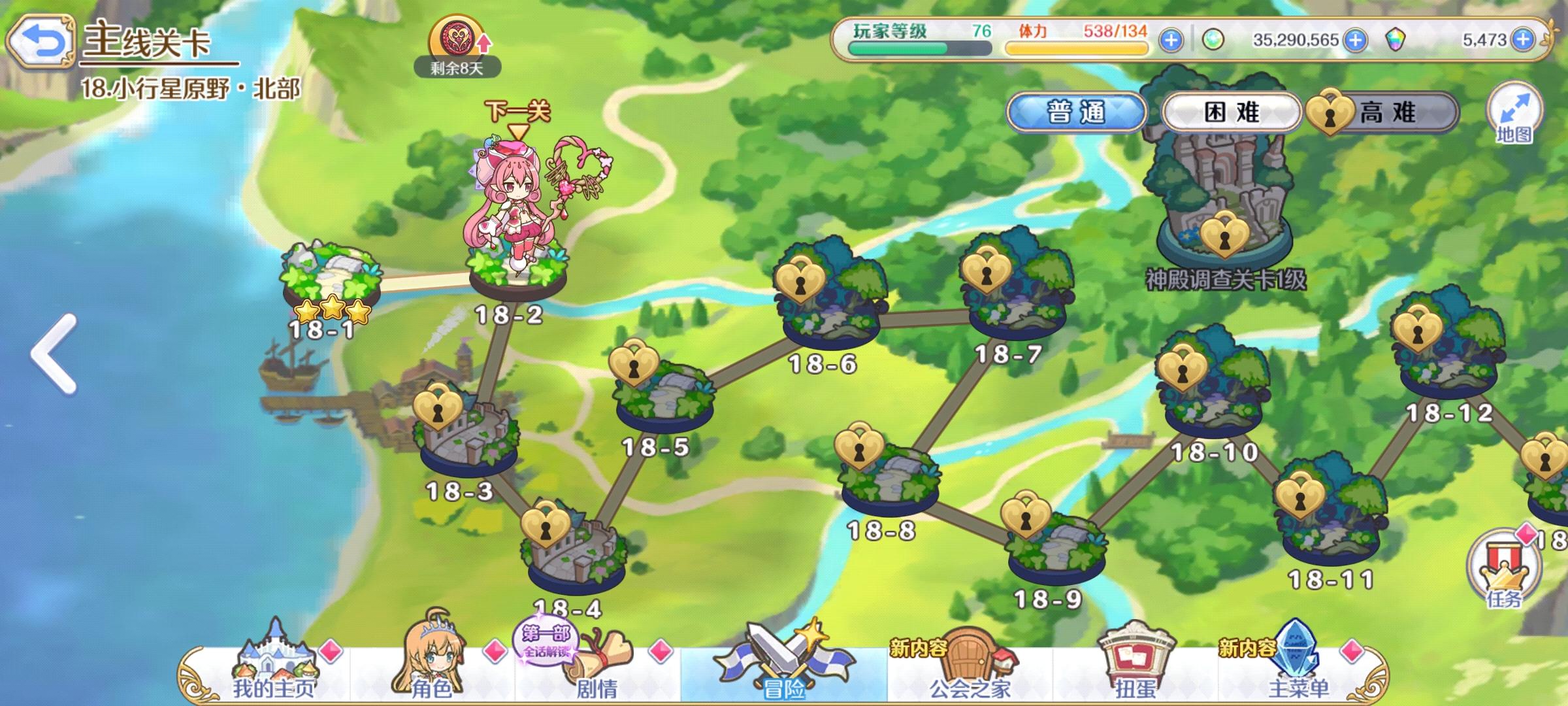Viewport: 1568px width, 706px height.
Task: Select the locked 高难 difficulty
Action: (1380, 112)
